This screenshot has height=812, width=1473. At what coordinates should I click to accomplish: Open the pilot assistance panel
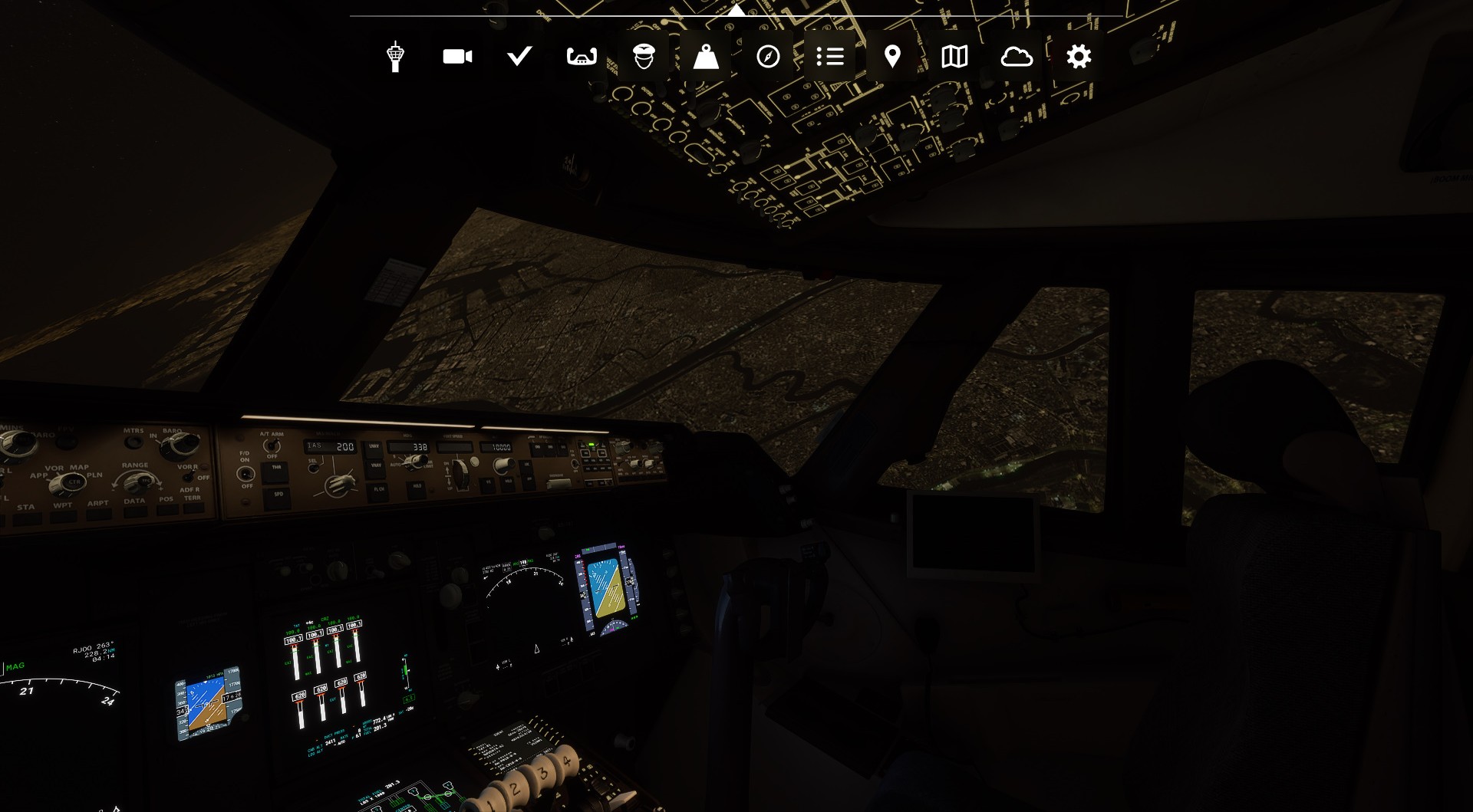point(644,55)
